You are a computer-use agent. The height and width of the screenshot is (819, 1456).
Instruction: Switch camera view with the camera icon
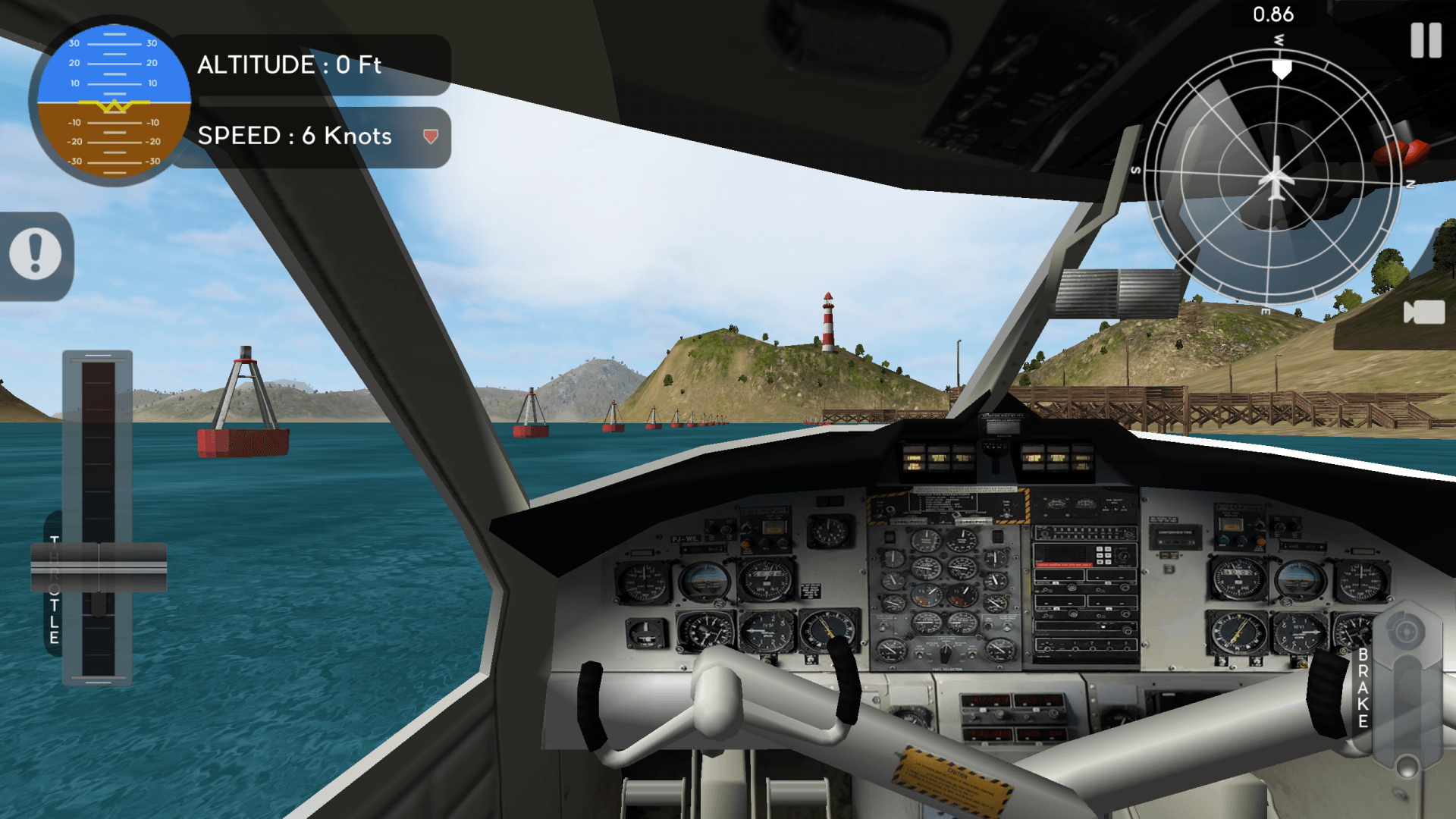[x=1423, y=312]
